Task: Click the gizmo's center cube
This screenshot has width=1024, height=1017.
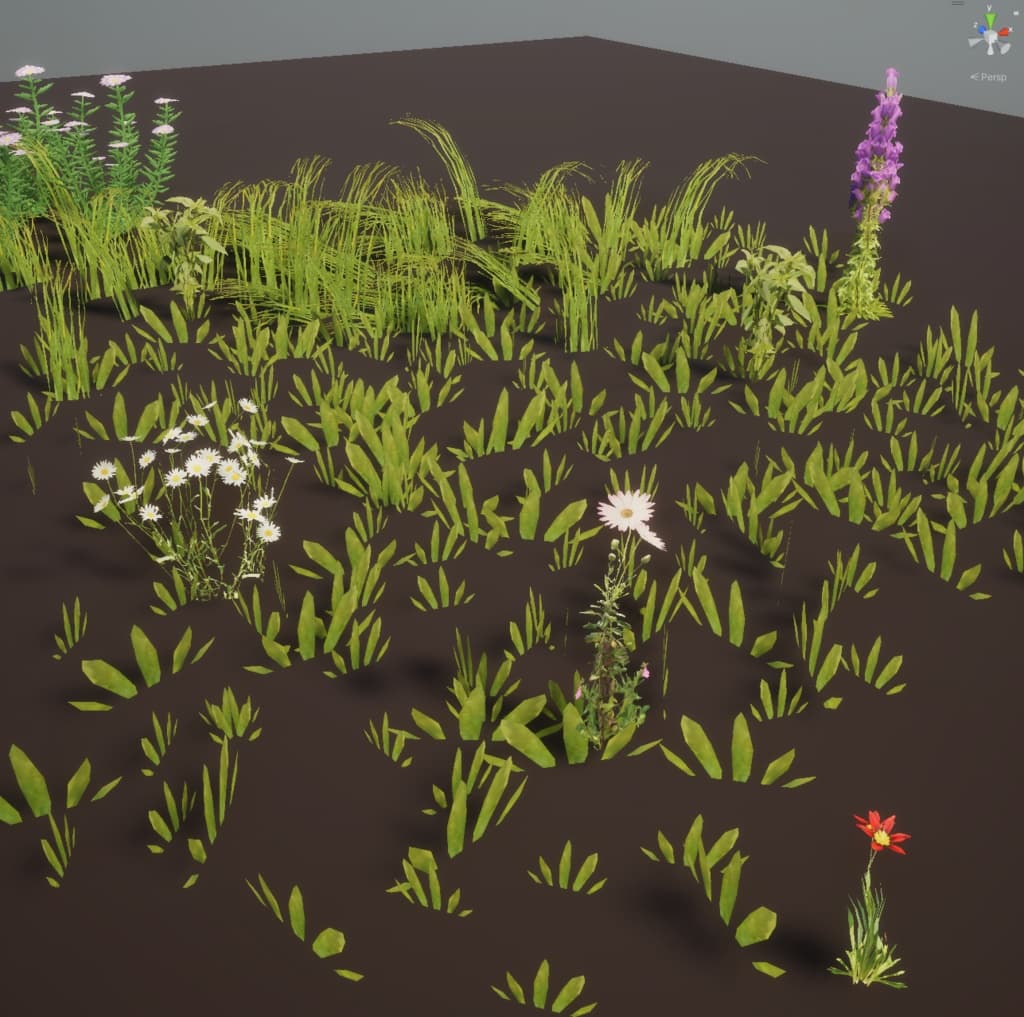Action: click(990, 35)
